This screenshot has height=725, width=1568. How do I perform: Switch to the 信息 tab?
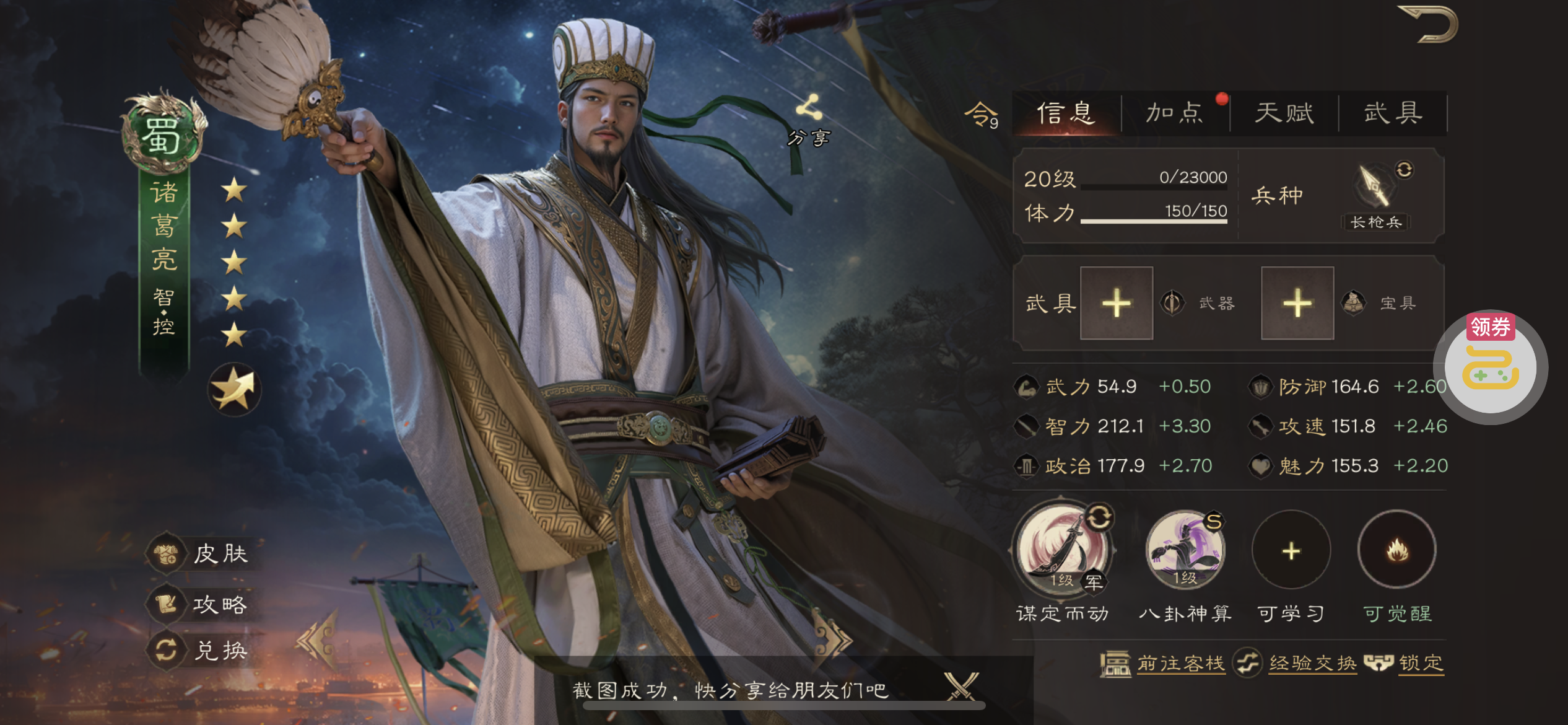1066,113
